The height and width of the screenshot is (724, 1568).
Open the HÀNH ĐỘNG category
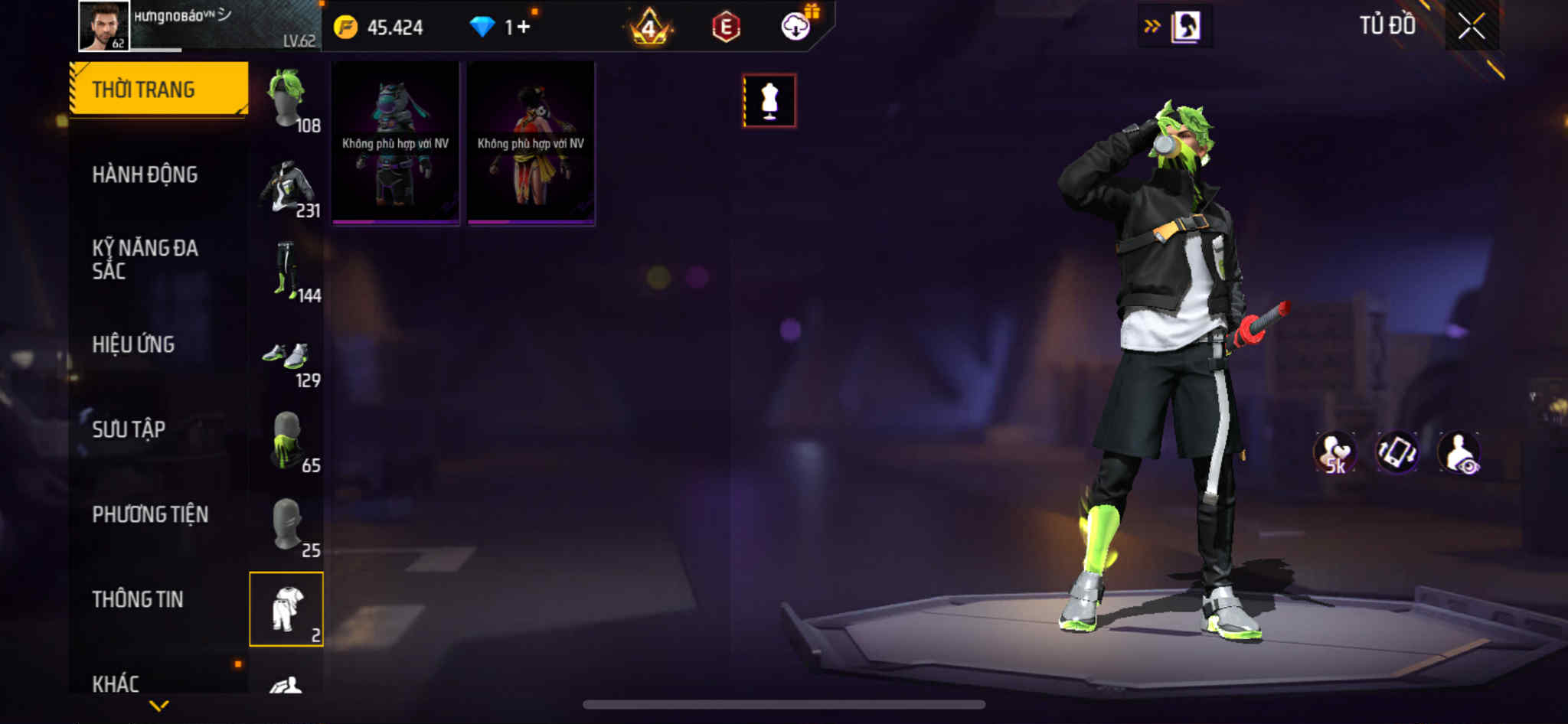pos(145,174)
